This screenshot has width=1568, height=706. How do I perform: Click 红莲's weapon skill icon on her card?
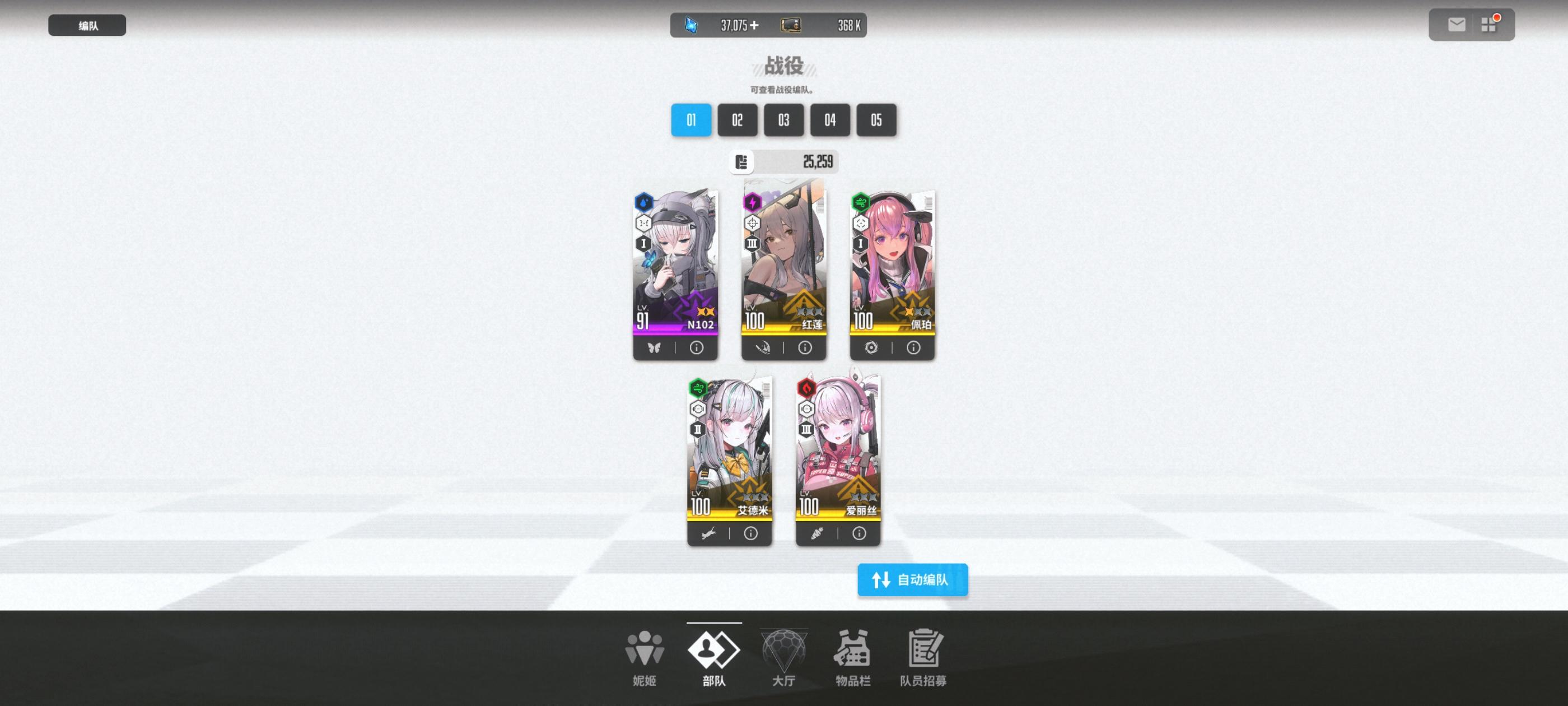[764, 347]
